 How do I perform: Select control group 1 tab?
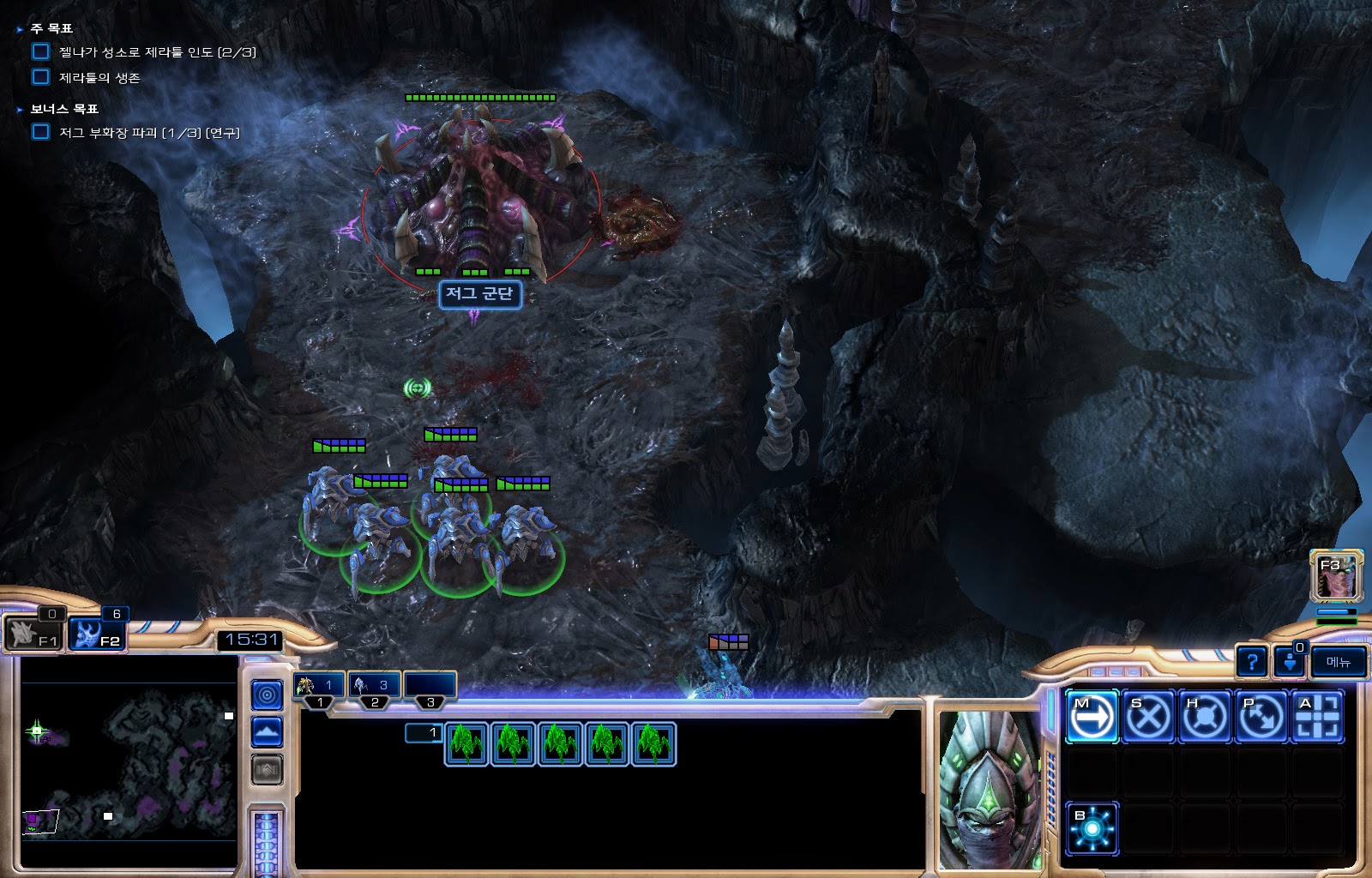(319, 685)
